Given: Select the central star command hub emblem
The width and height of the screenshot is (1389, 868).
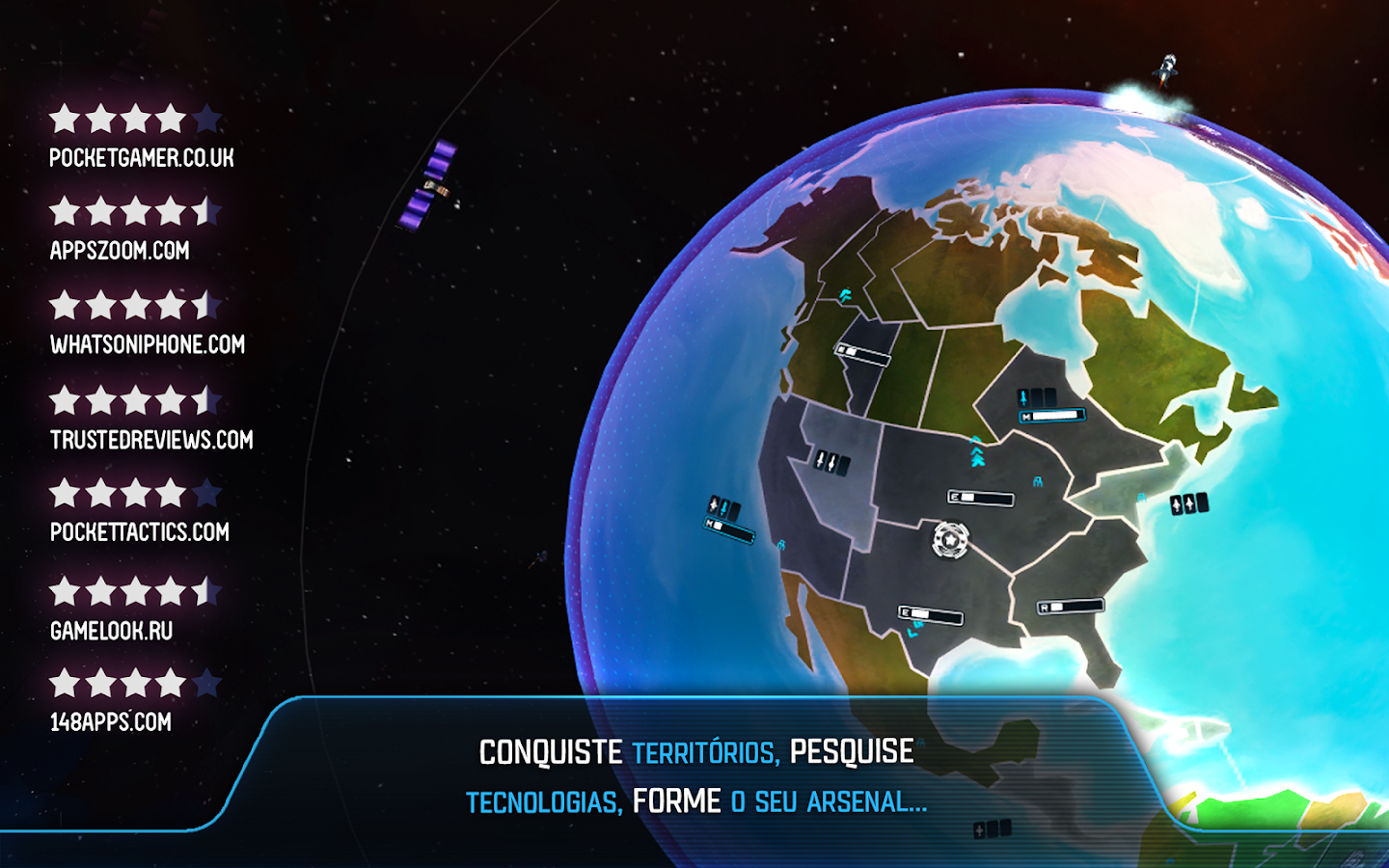Looking at the screenshot, I should (x=950, y=540).
